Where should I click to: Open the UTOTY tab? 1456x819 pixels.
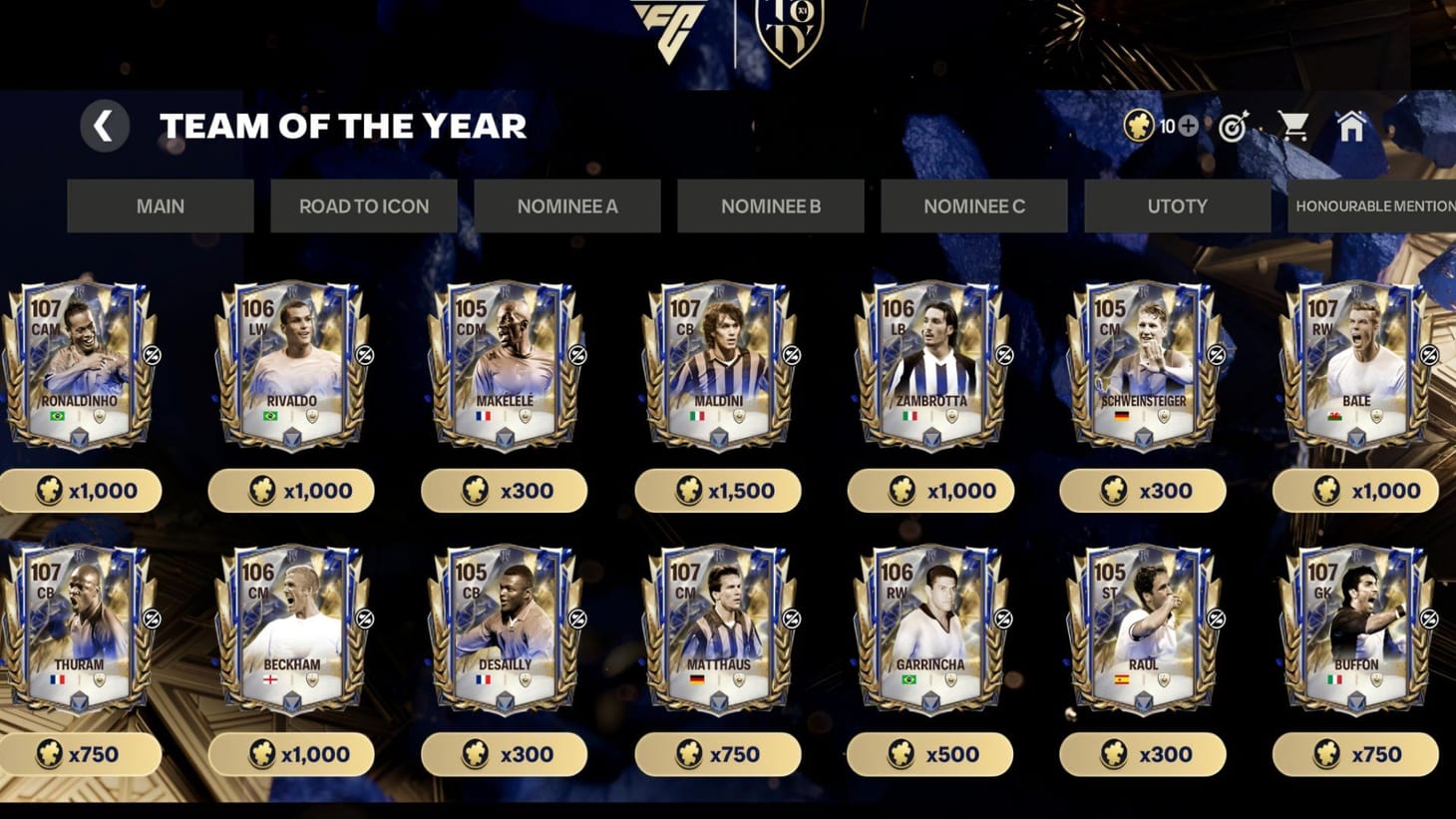[x=1177, y=205]
